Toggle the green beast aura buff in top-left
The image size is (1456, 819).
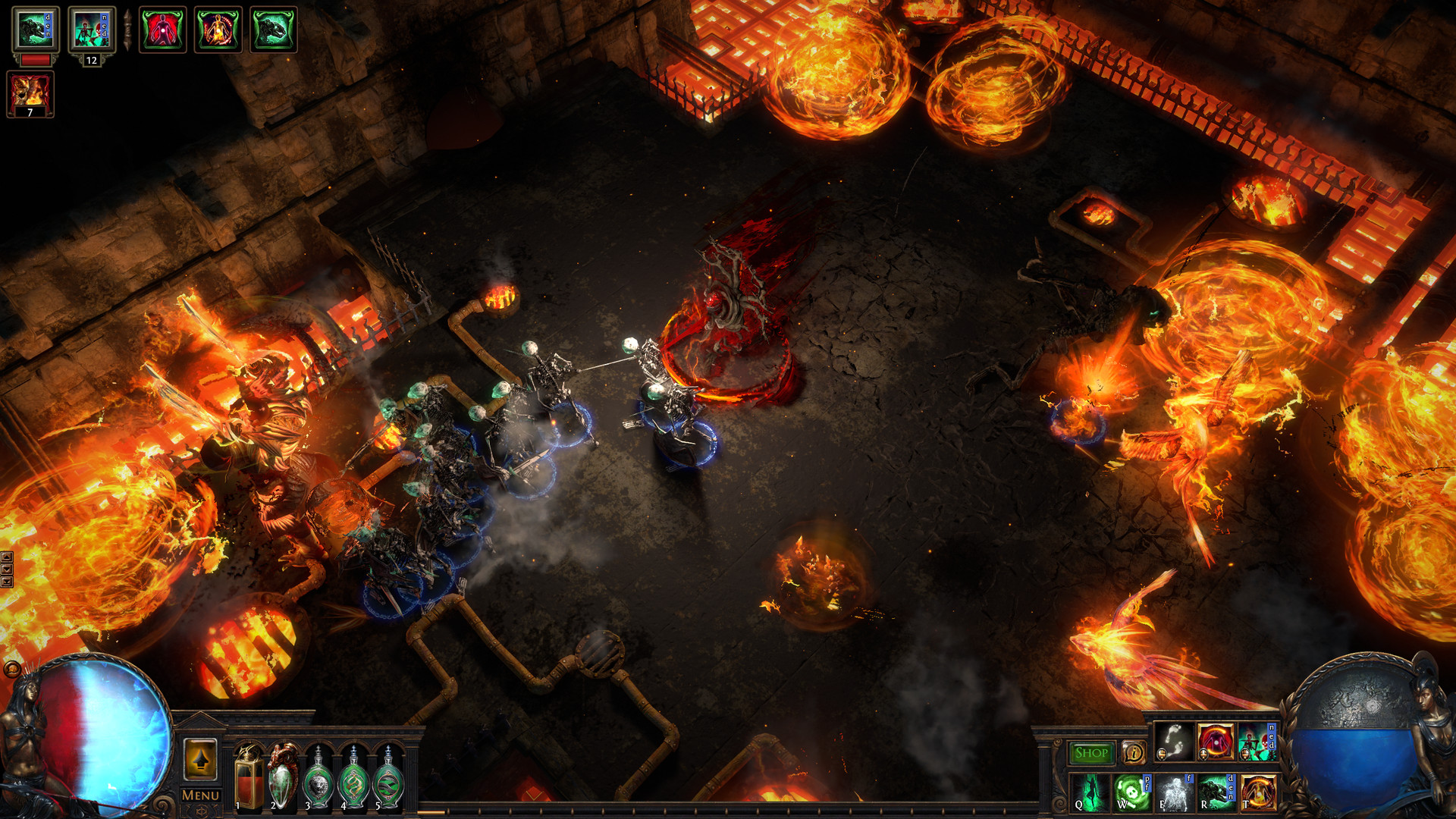click(x=271, y=30)
